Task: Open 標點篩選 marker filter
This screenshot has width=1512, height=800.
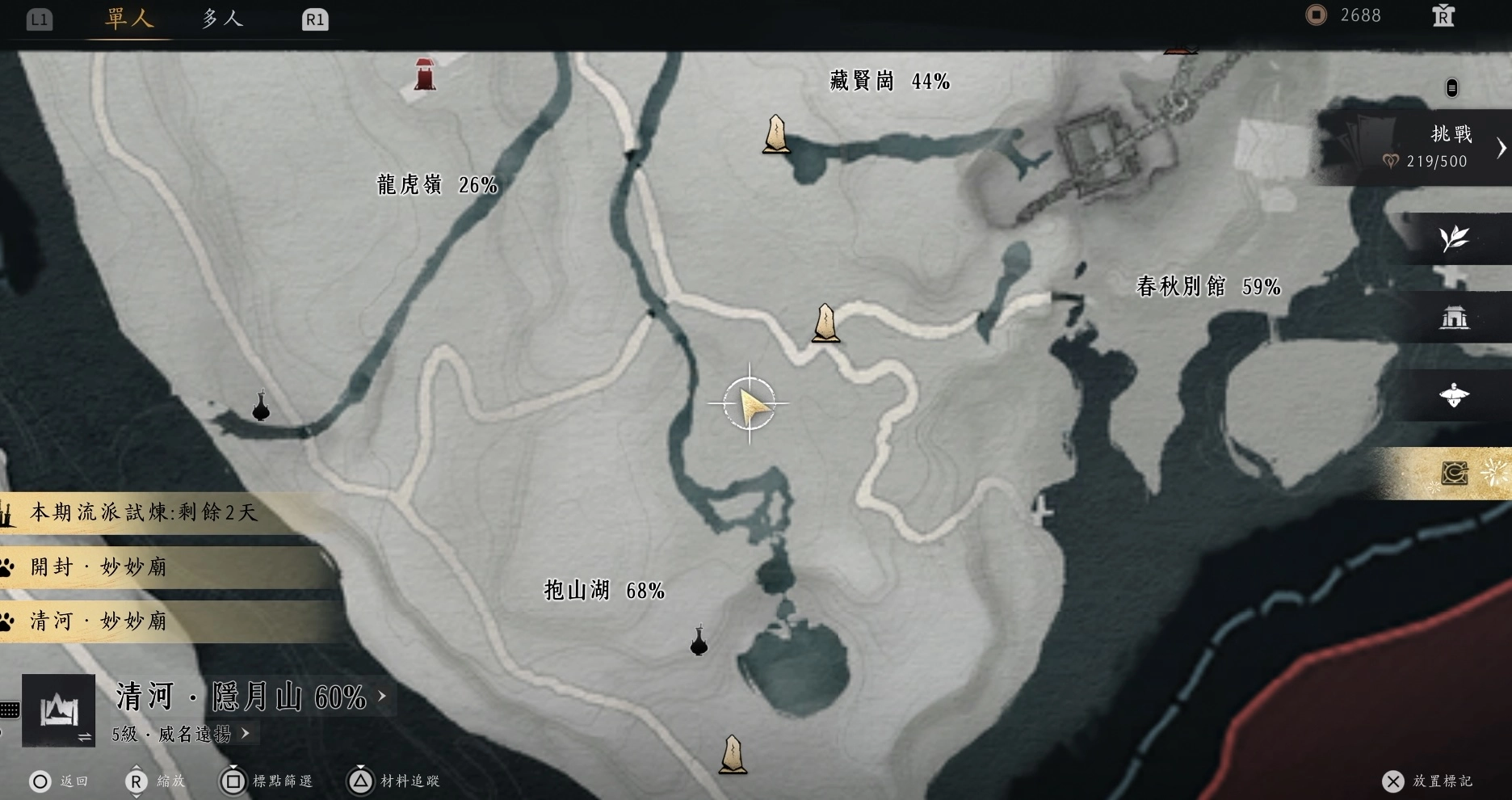Action: pyautogui.click(x=267, y=781)
